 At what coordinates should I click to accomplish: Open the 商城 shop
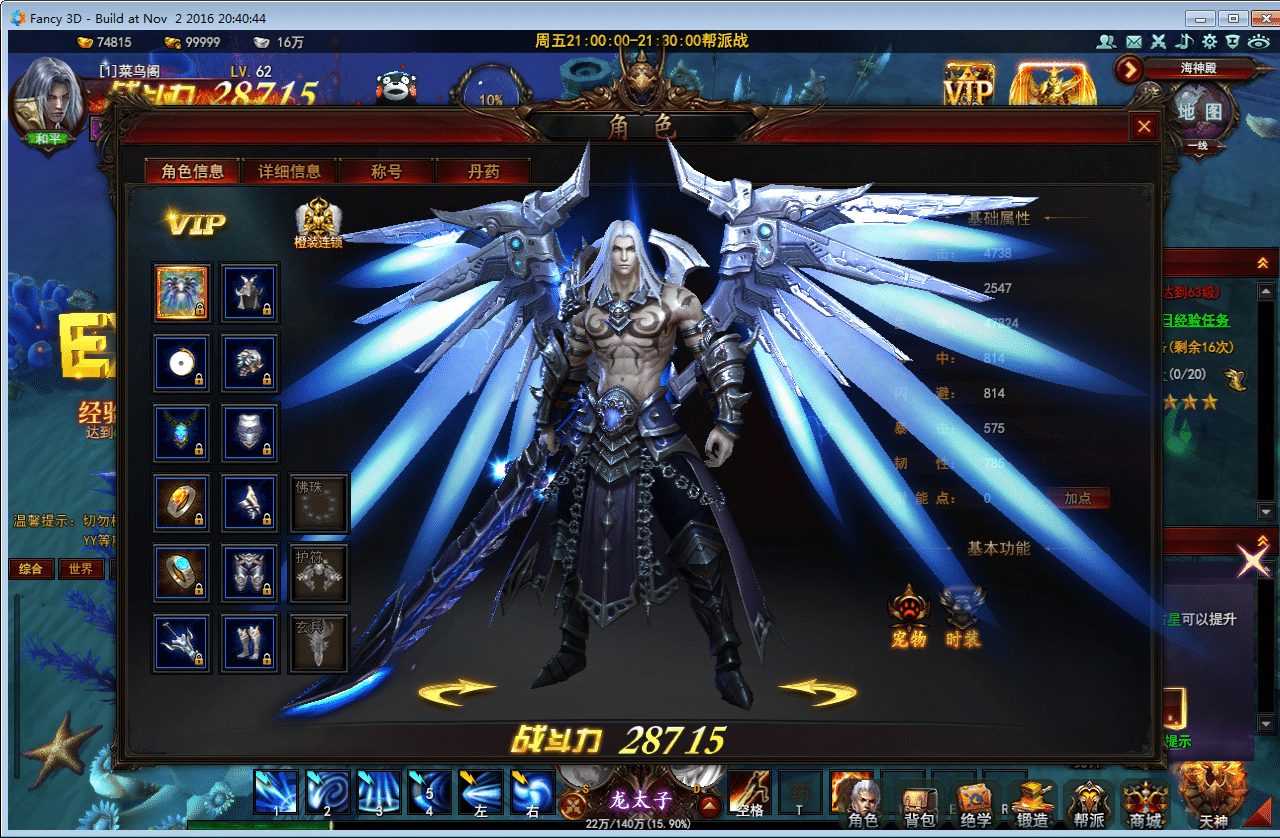1144,803
